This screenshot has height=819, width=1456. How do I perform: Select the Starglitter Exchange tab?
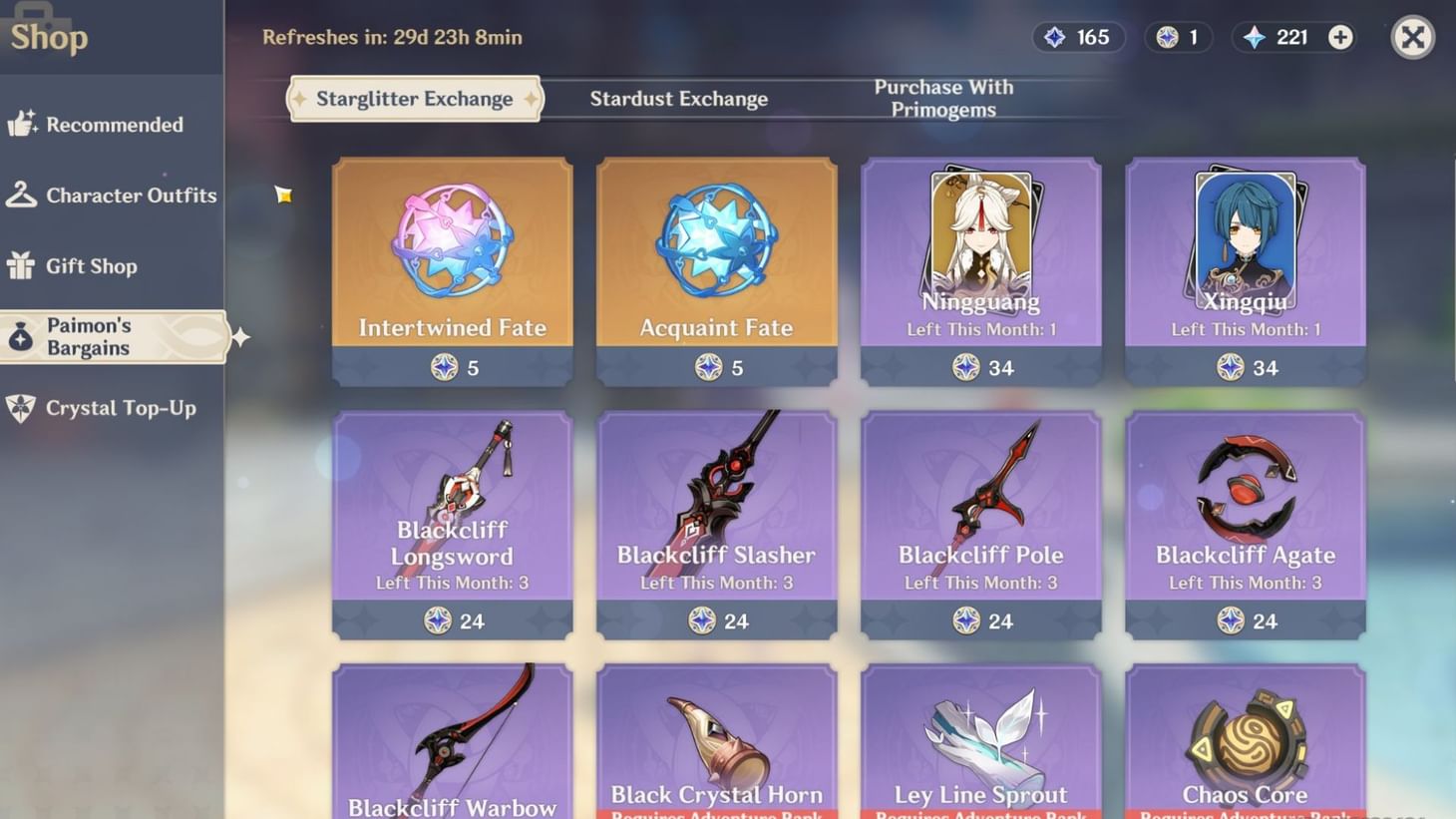coord(414,99)
